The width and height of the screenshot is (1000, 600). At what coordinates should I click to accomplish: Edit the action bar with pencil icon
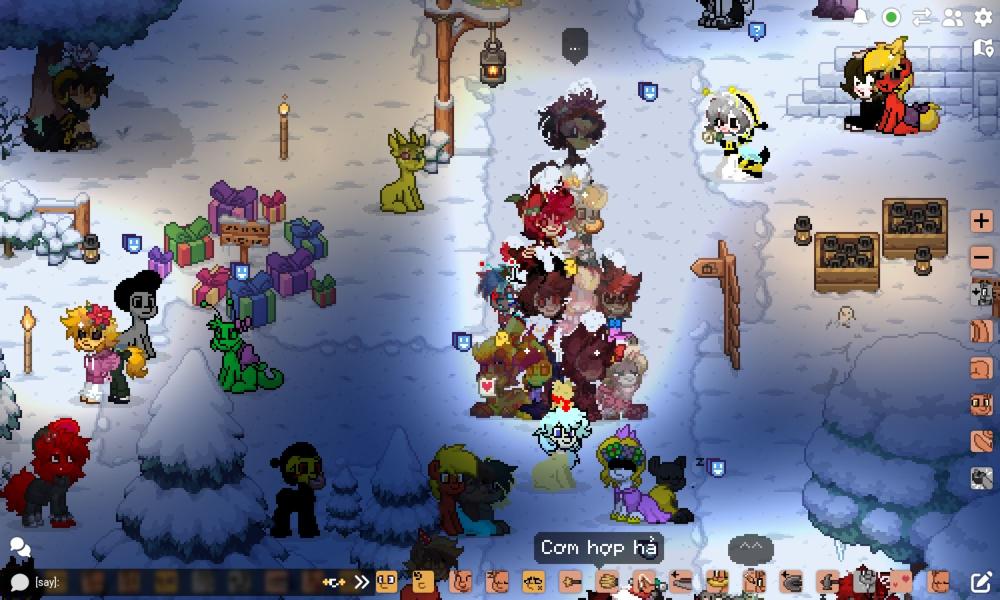coord(981,582)
